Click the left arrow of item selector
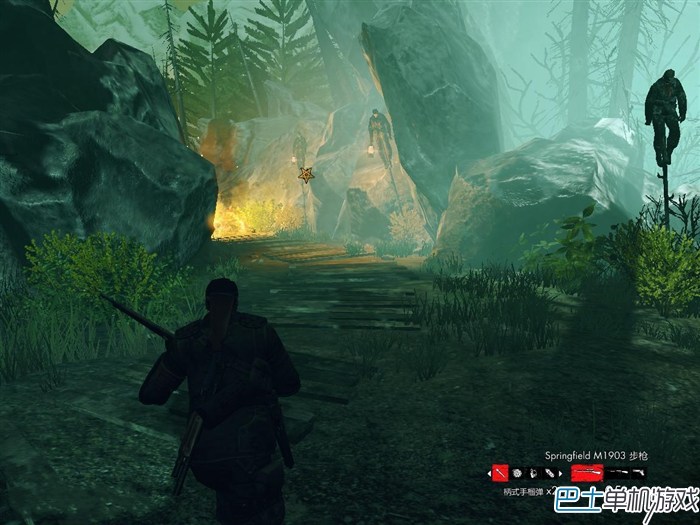 489,473
